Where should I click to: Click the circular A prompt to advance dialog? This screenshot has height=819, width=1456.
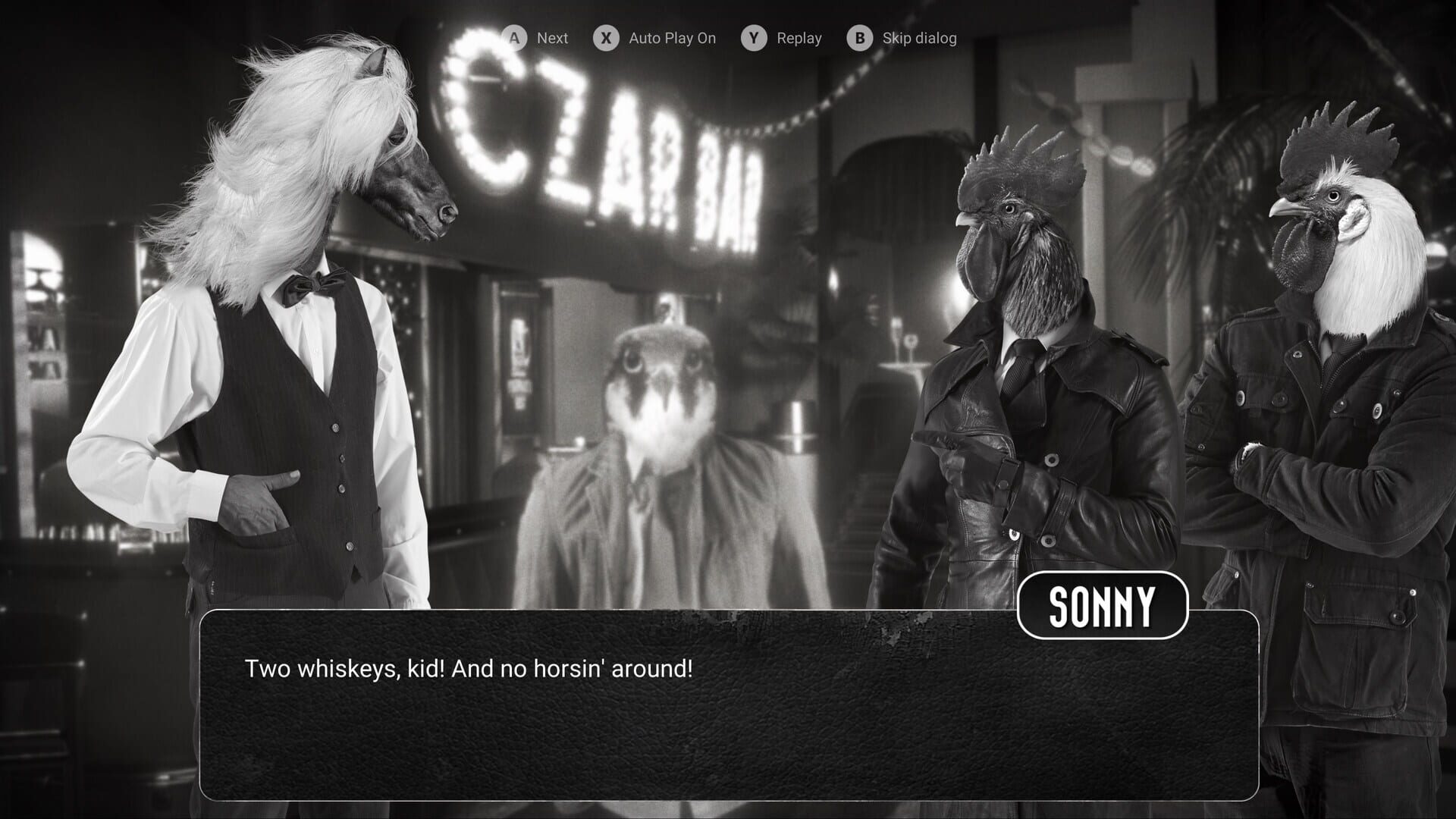tap(515, 37)
